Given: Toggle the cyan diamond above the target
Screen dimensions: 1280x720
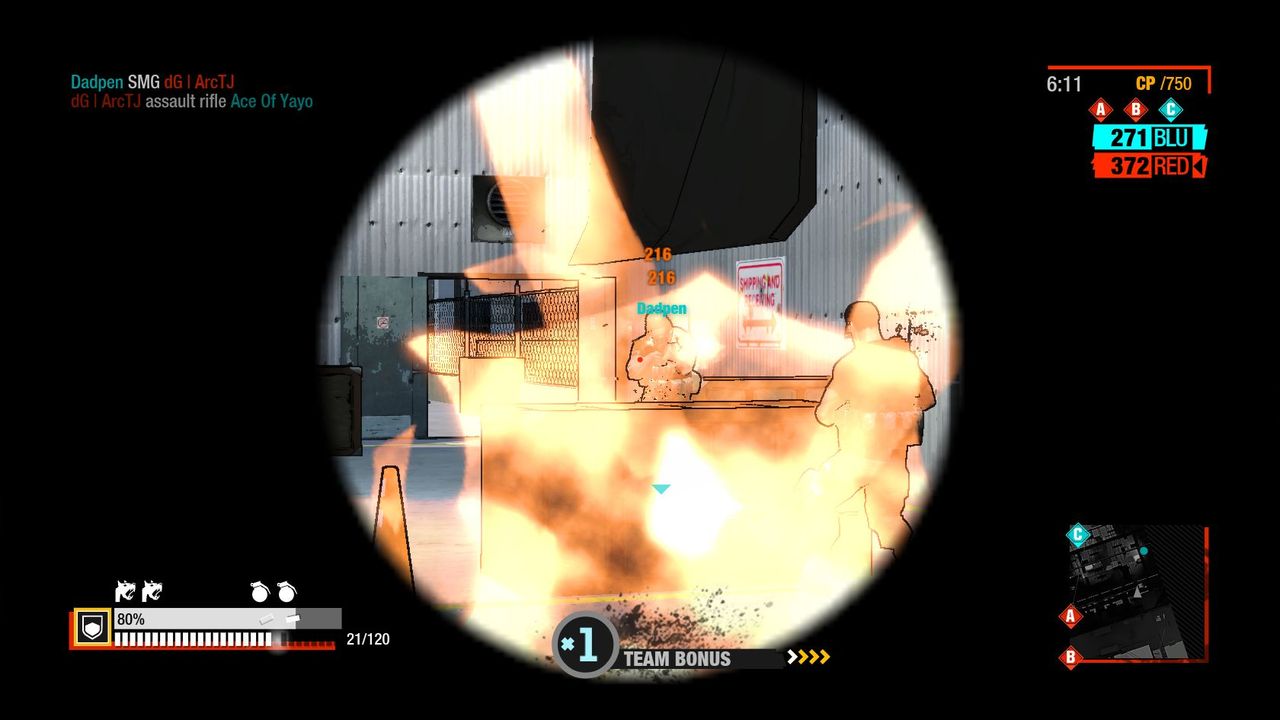Looking at the screenshot, I should [x=660, y=489].
